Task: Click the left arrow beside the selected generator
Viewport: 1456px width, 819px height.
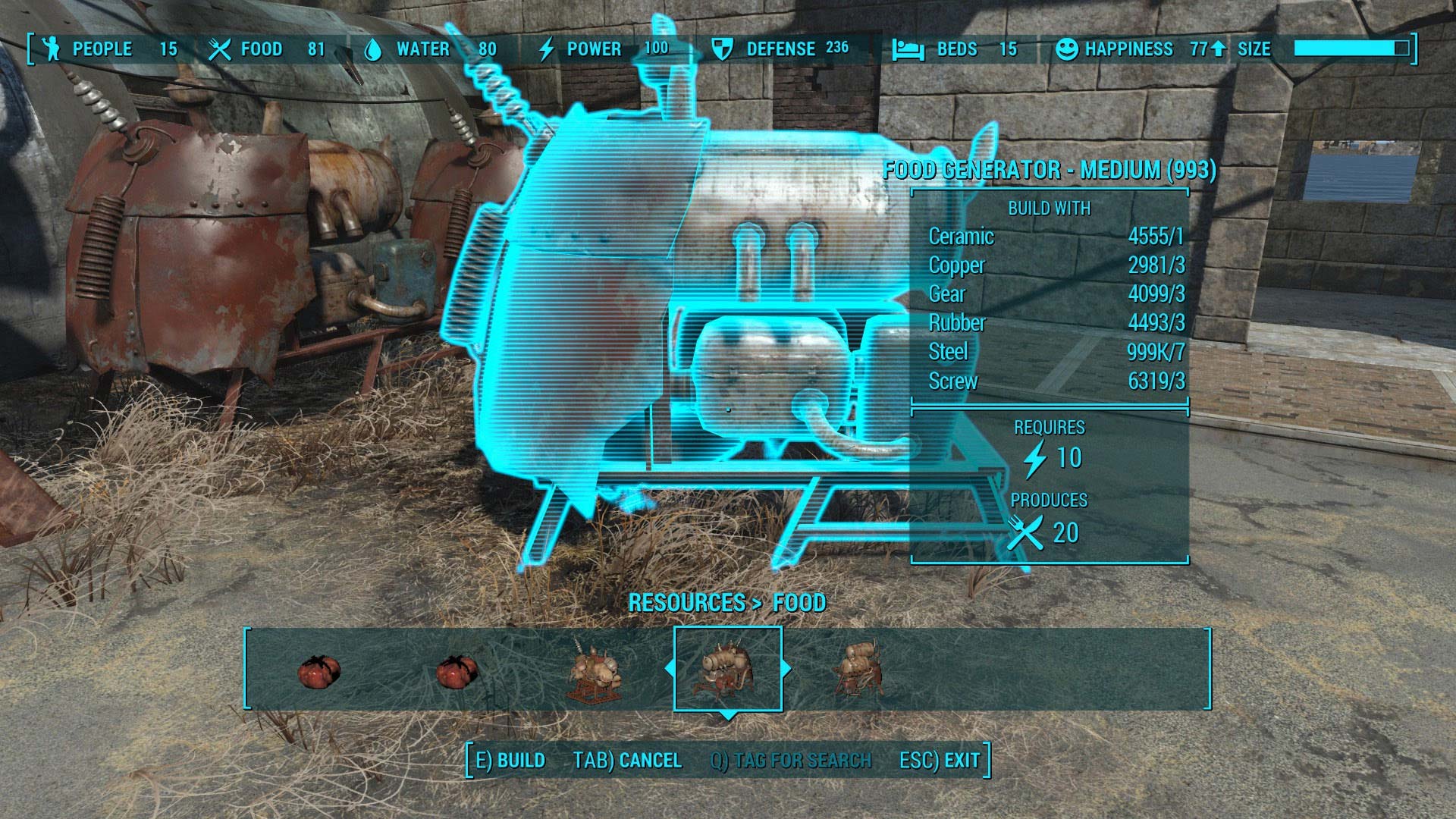Action: 668,669
